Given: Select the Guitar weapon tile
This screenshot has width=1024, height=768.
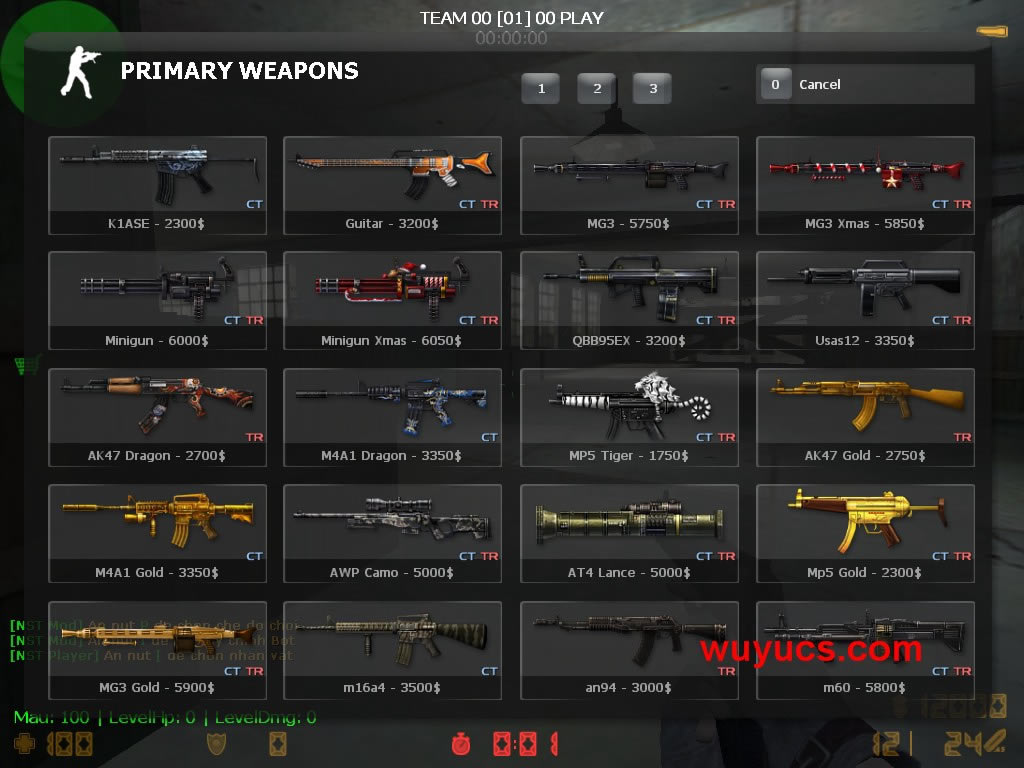Looking at the screenshot, I should [393, 185].
